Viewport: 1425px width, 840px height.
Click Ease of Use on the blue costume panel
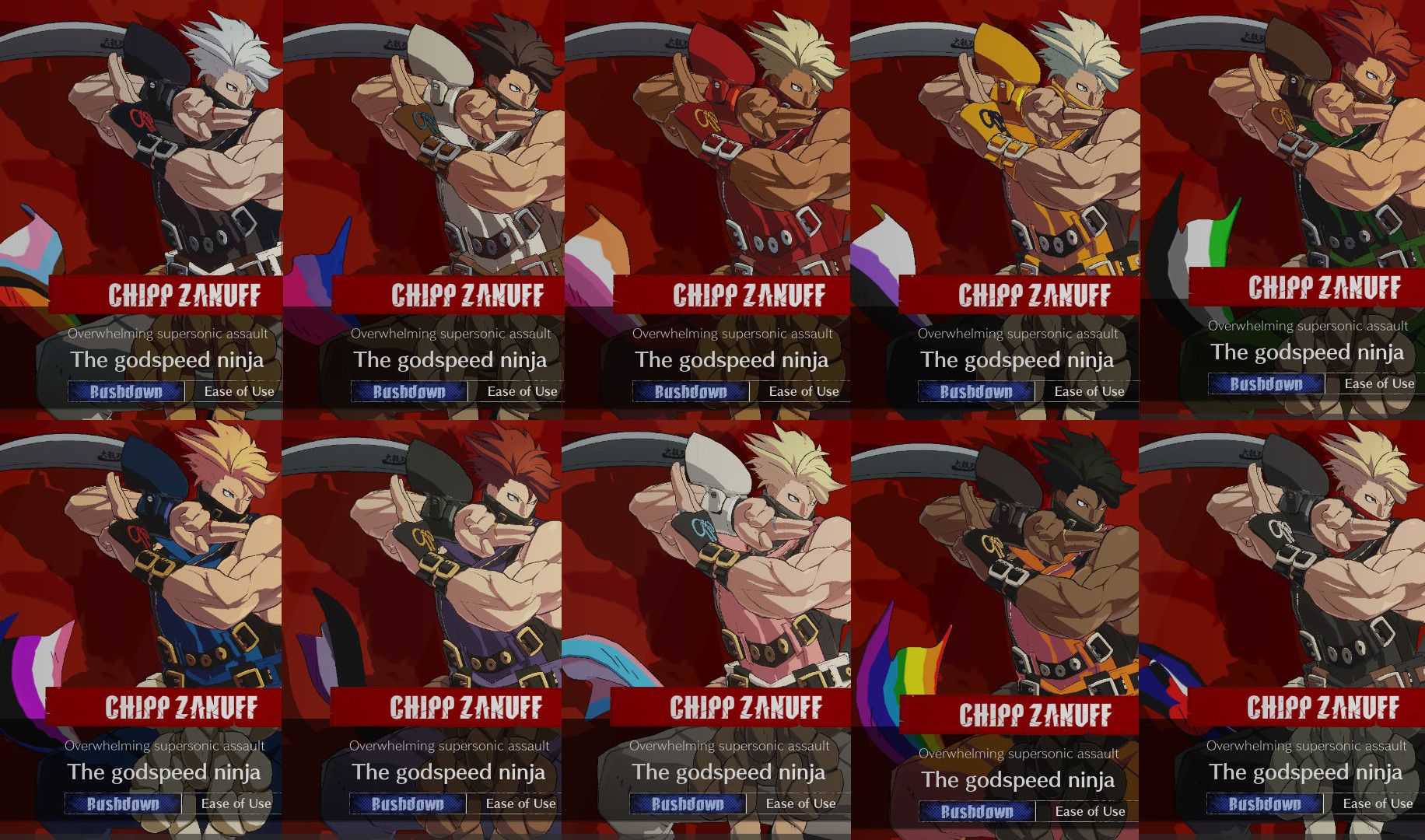236,803
